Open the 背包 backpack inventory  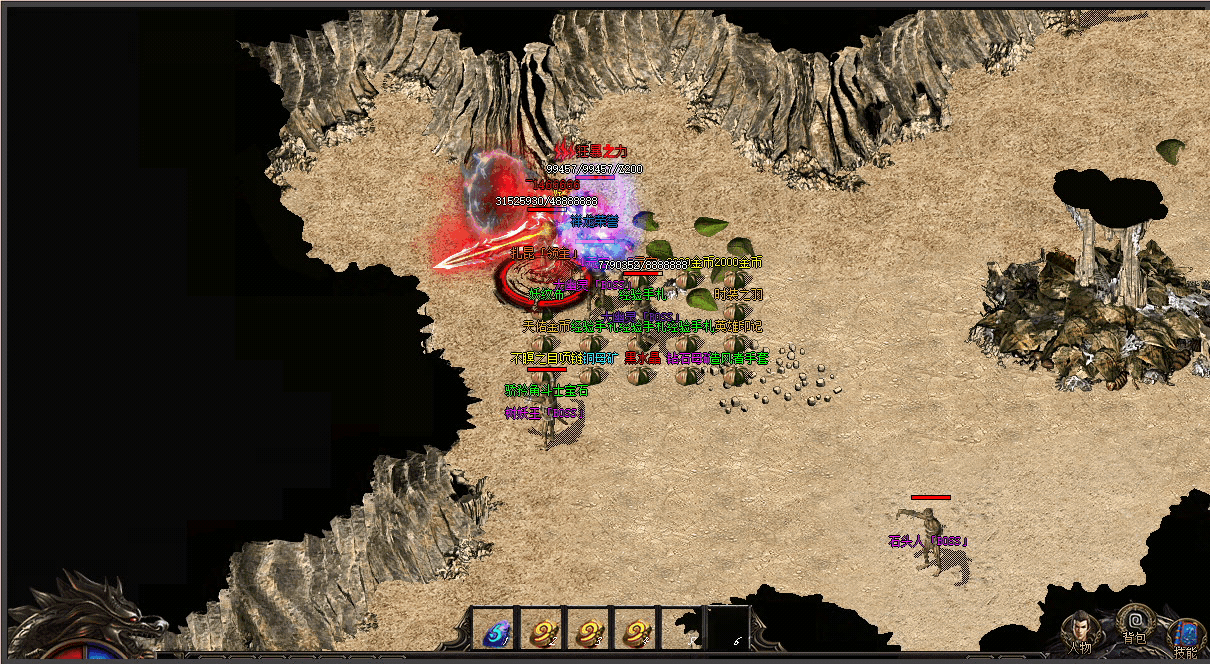pyautogui.click(x=1134, y=623)
